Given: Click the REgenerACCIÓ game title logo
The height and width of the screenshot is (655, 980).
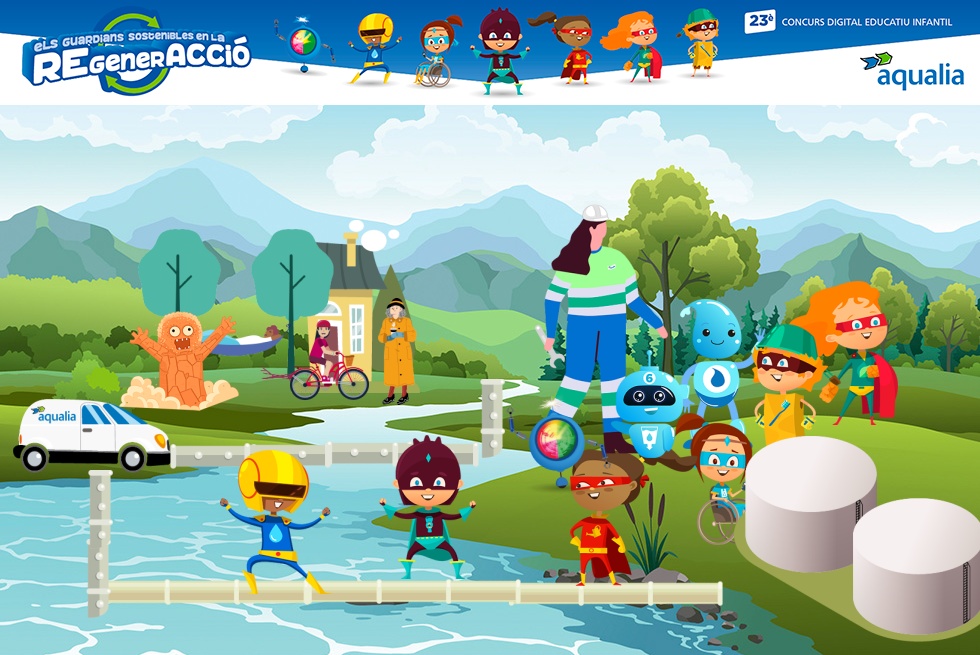Looking at the screenshot, I should [136, 56].
